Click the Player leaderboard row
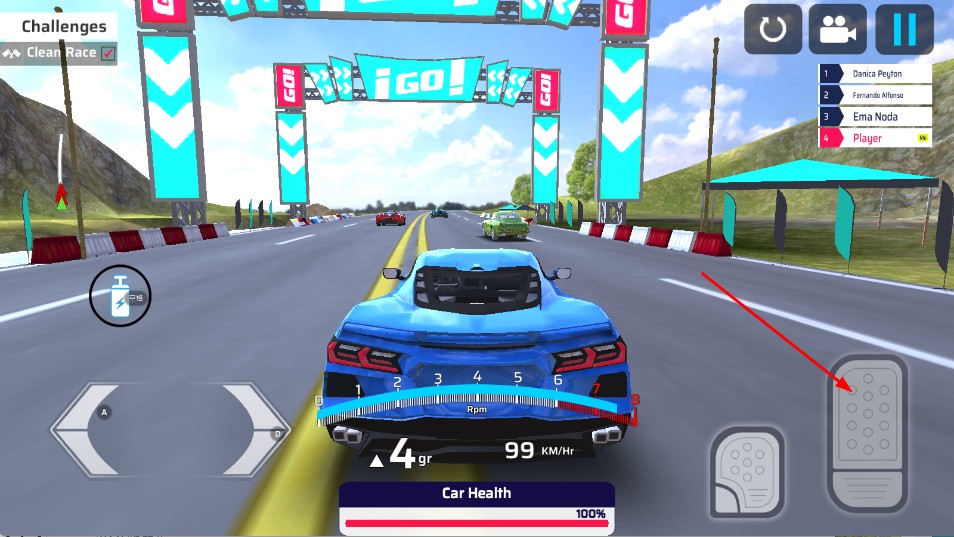The image size is (954, 537). [x=875, y=138]
